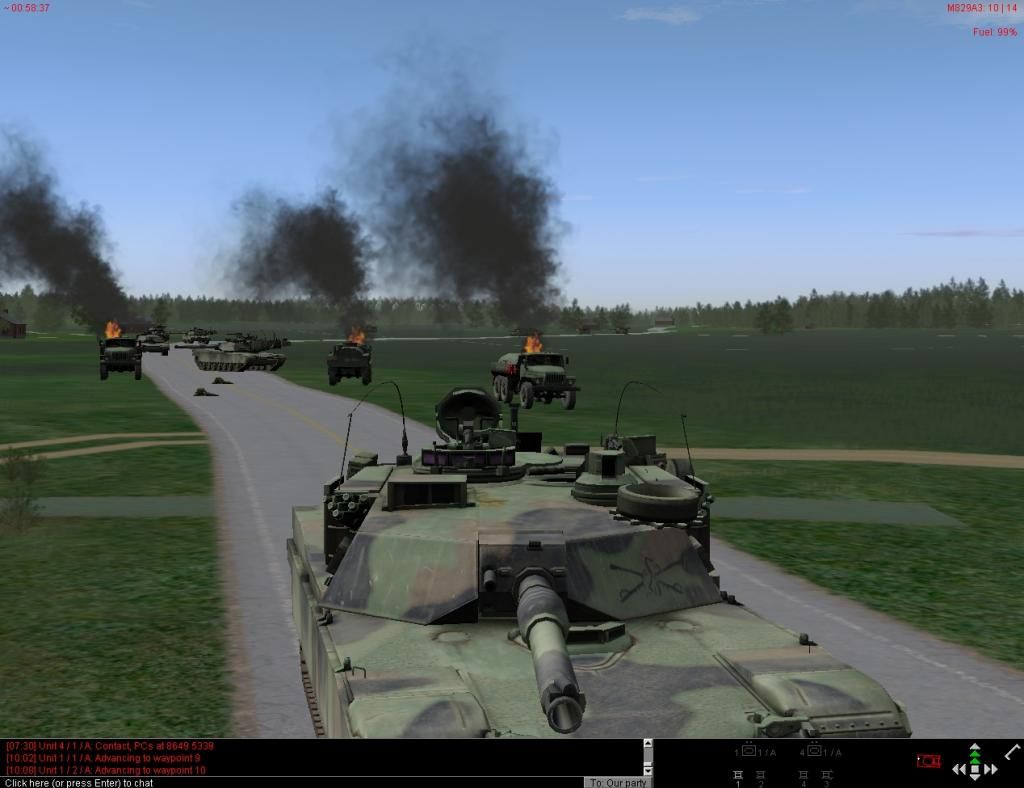This screenshot has width=1024, height=788.
Task: Click the double left arrow steering control
Action: tap(959, 769)
